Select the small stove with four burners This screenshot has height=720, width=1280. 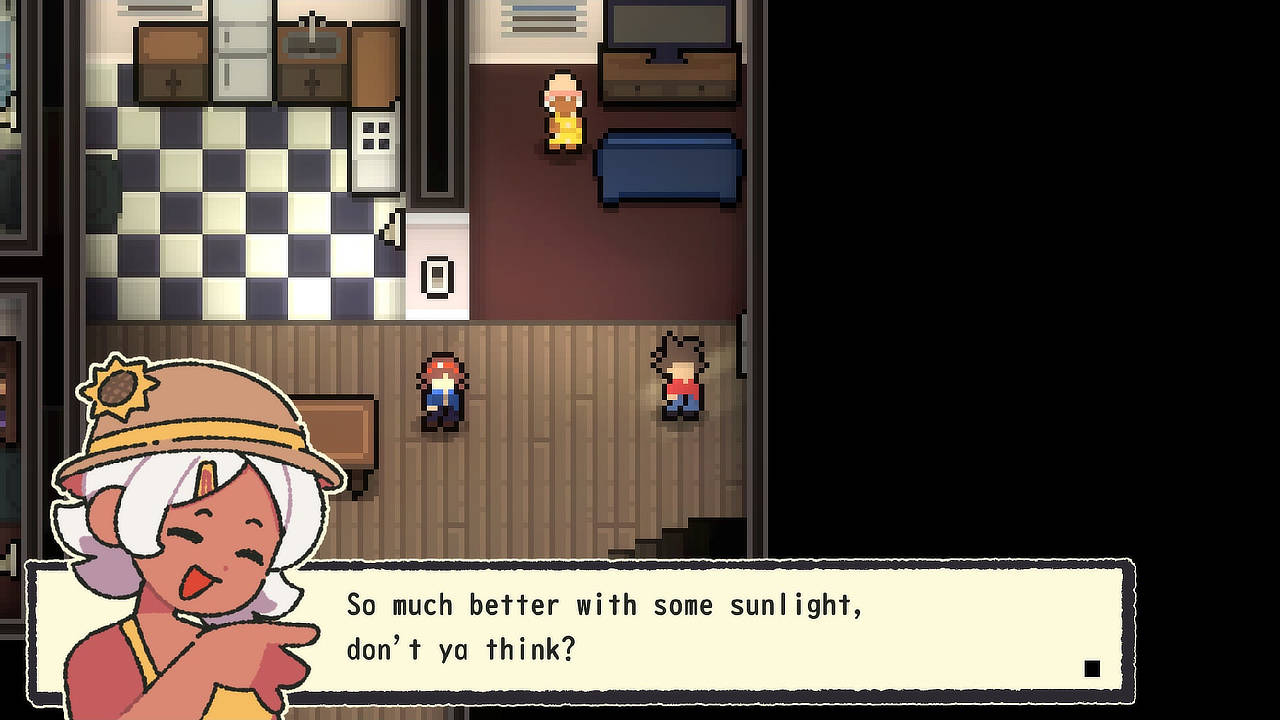[x=374, y=135]
